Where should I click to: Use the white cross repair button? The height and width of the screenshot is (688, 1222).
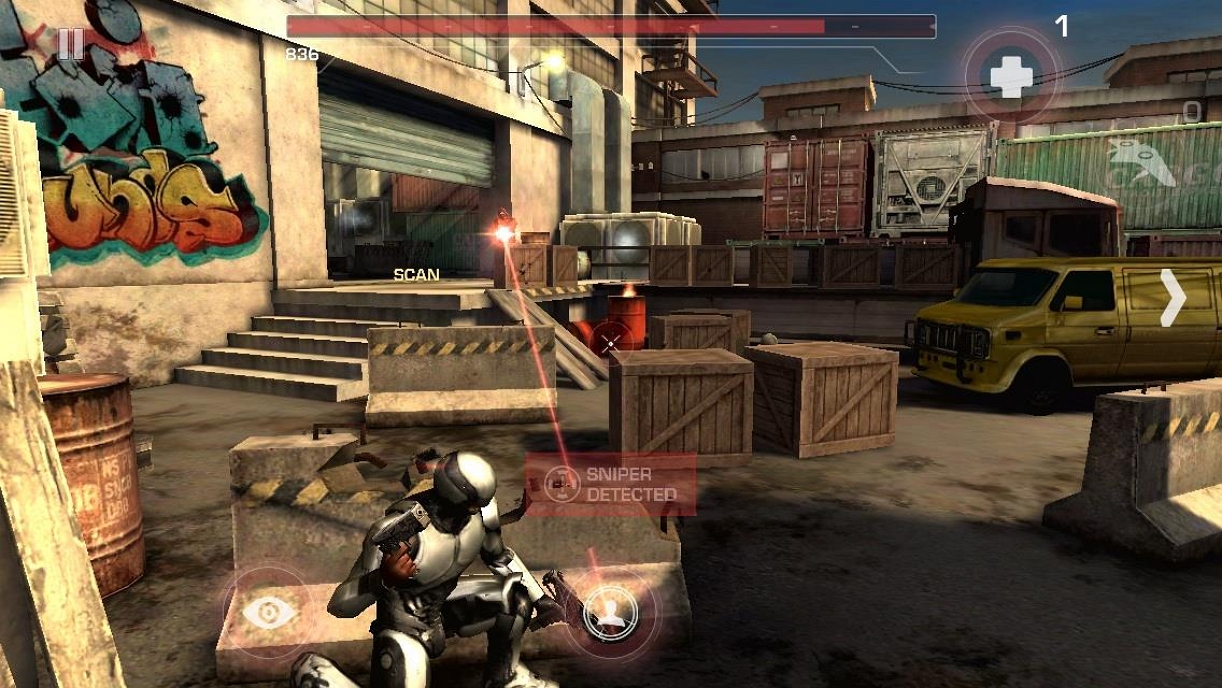pos(1011,76)
